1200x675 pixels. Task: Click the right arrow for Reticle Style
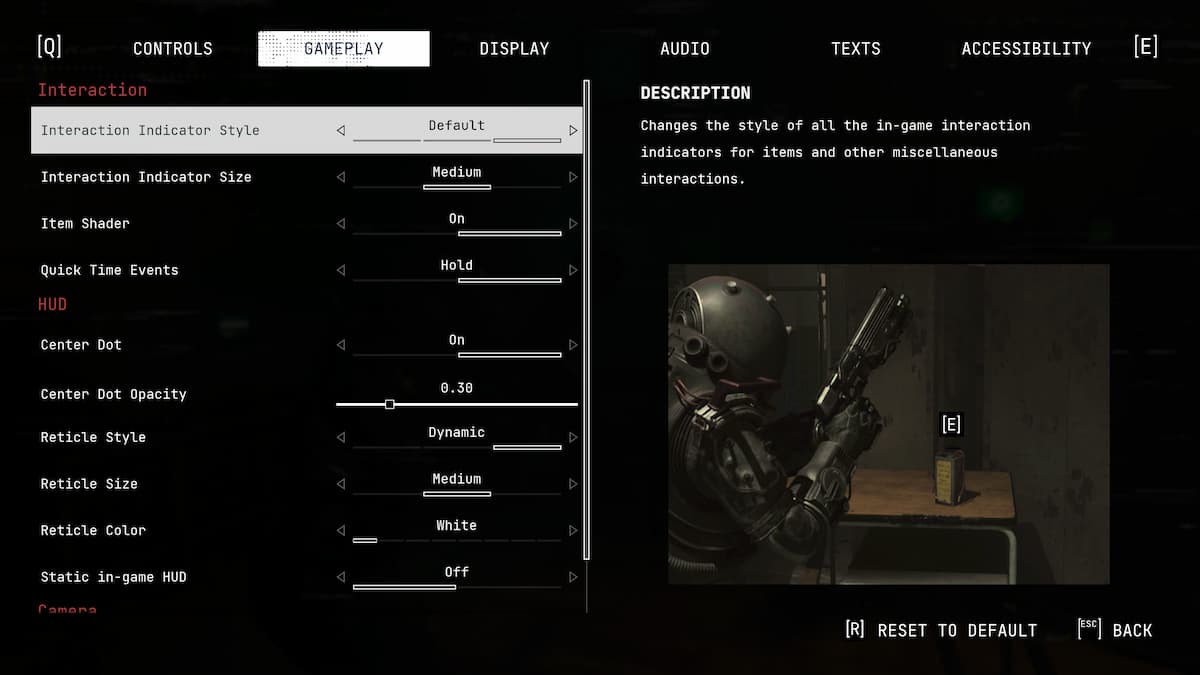pos(573,437)
